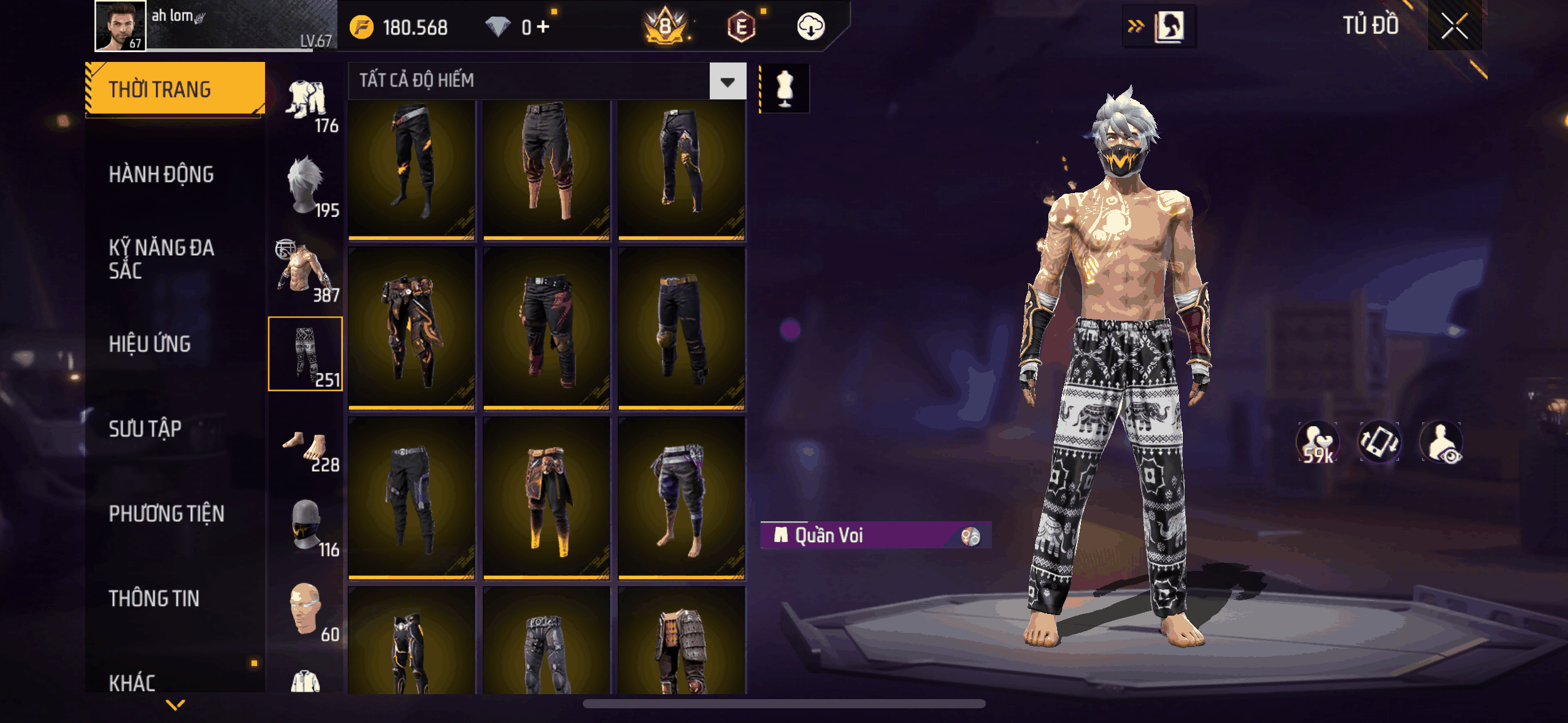Close the wardrobe screen

click(1454, 26)
